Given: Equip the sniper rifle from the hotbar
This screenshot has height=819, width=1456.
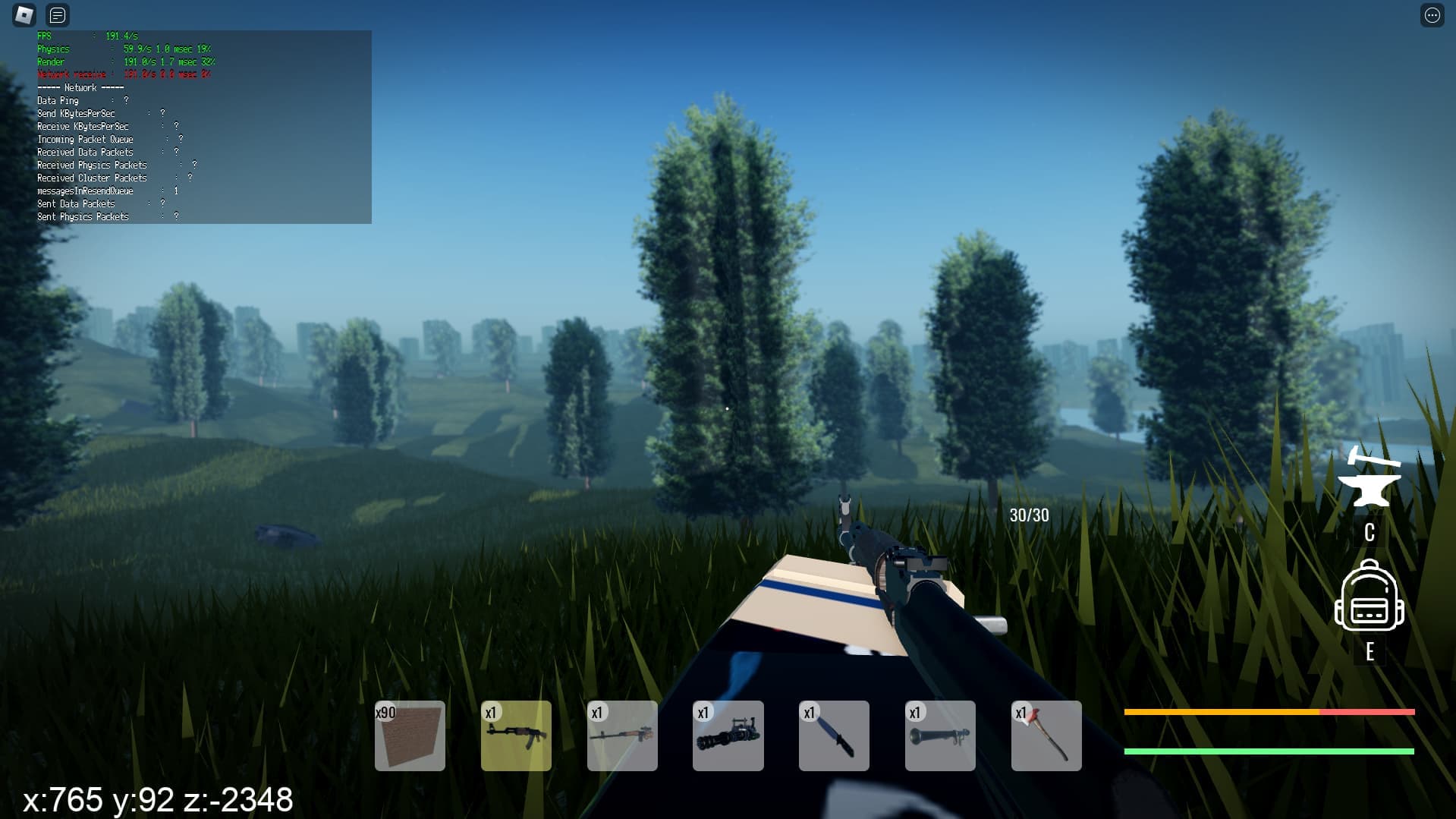Looking at the screenshot, I should coord(622,736).
